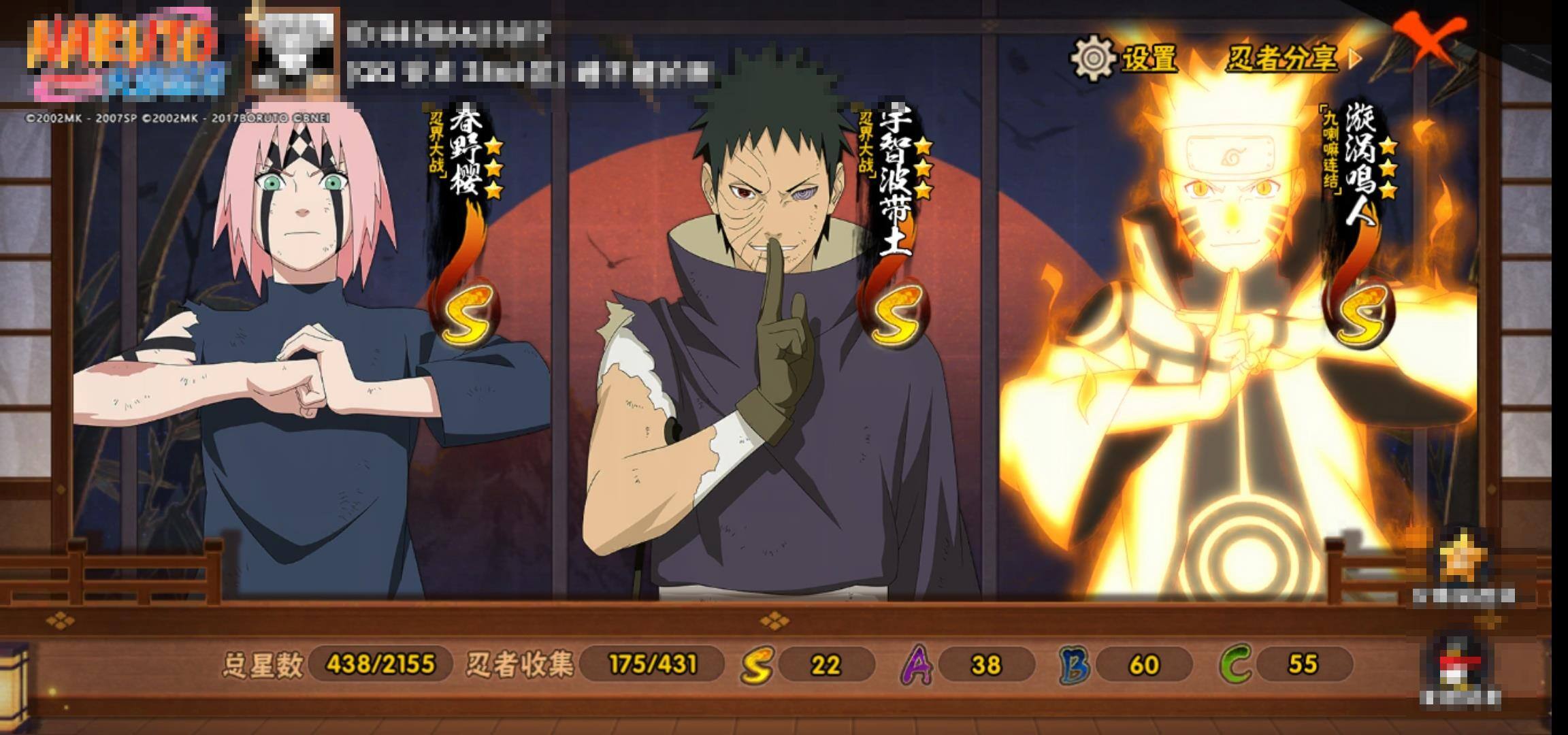
Task: Show the A-rank ninja count
Action: (968, 664)
